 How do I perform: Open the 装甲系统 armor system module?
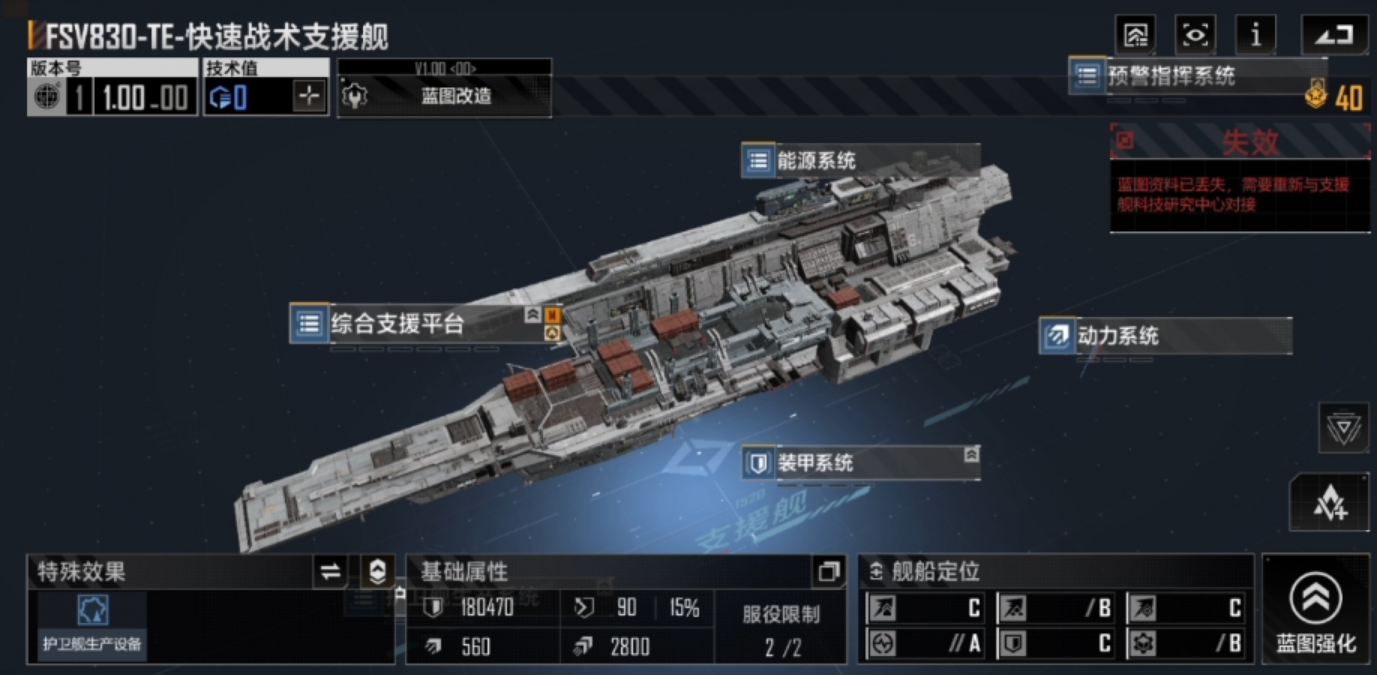815,463
